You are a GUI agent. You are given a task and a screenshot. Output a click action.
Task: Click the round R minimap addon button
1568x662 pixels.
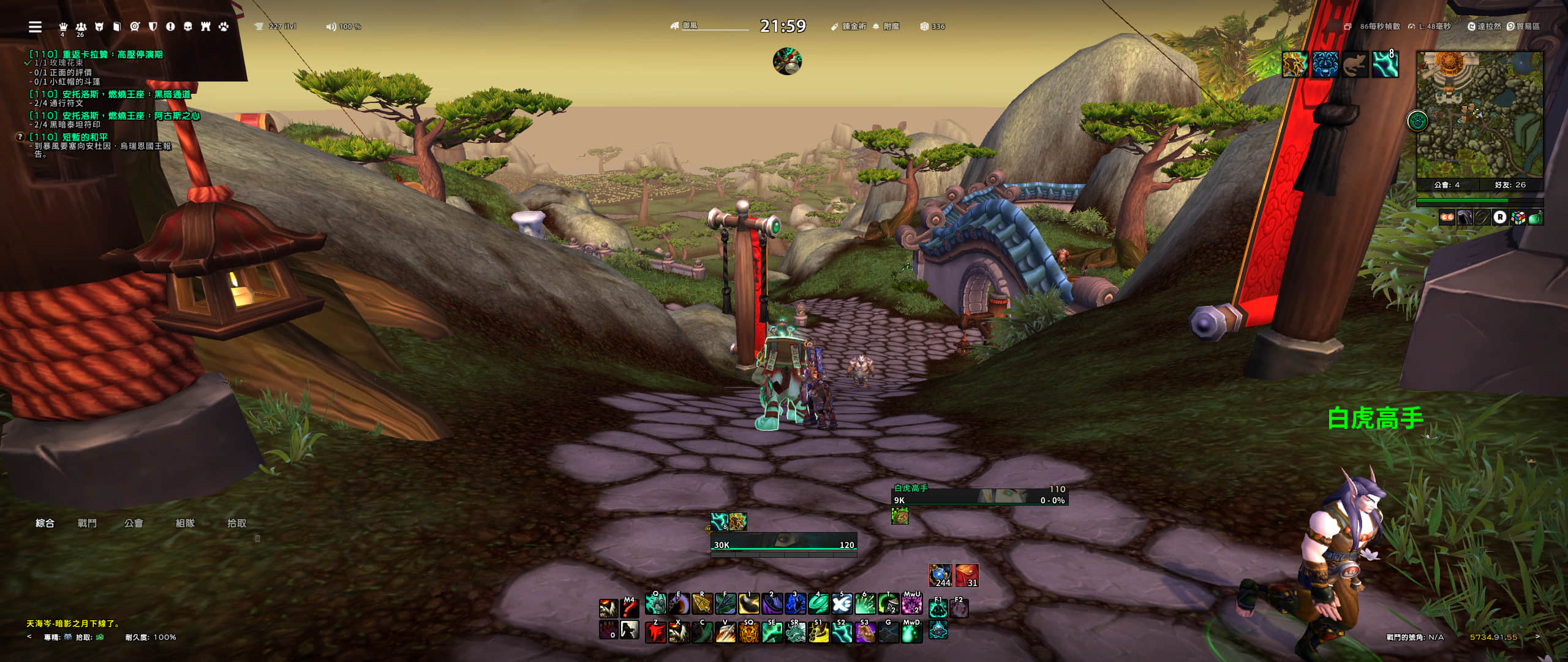[1500, 217]
